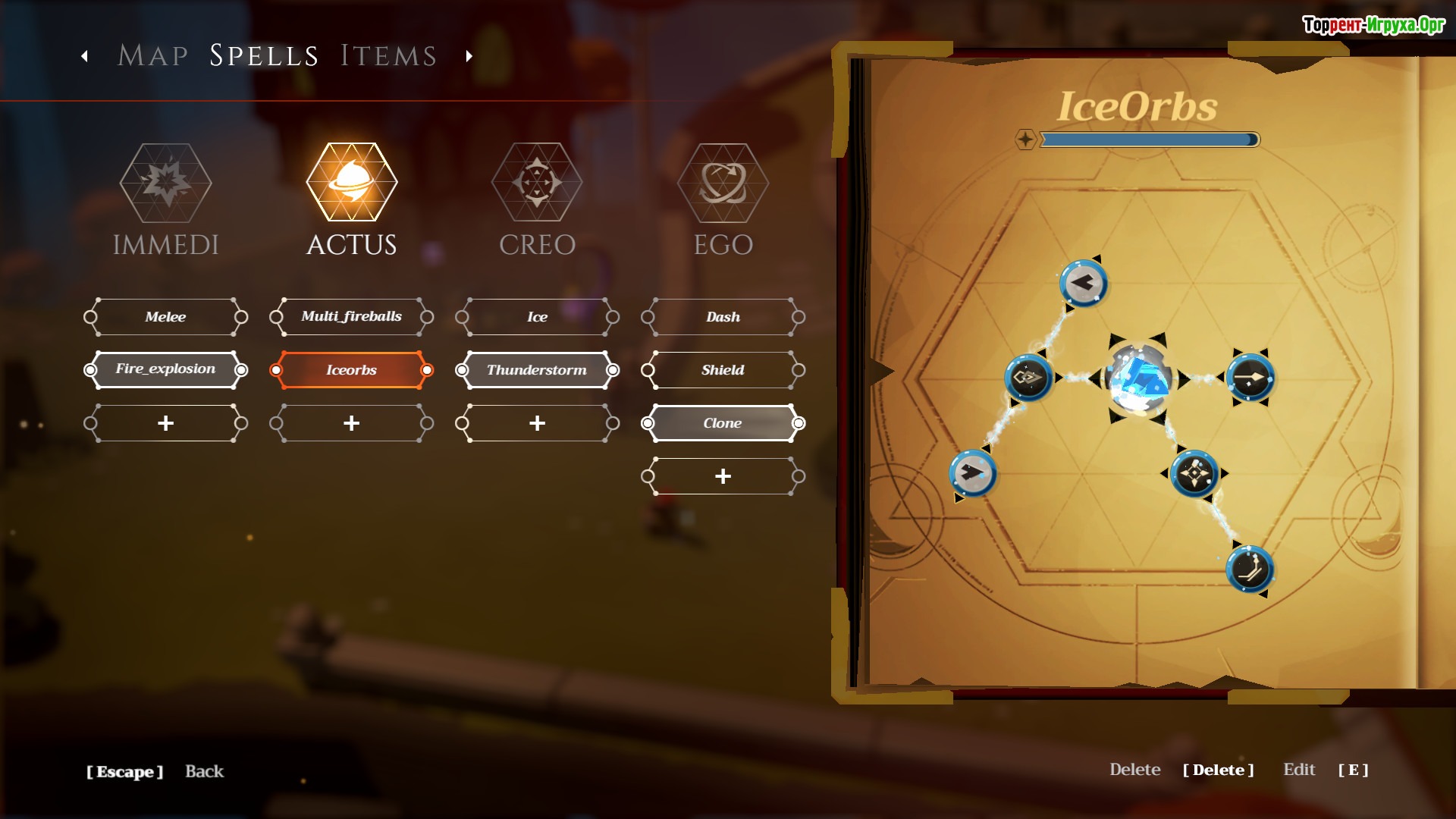Pick the Shield spell
Image resolution: width=1456 pixels, height=819 pixels.
[x=723, y=370]
